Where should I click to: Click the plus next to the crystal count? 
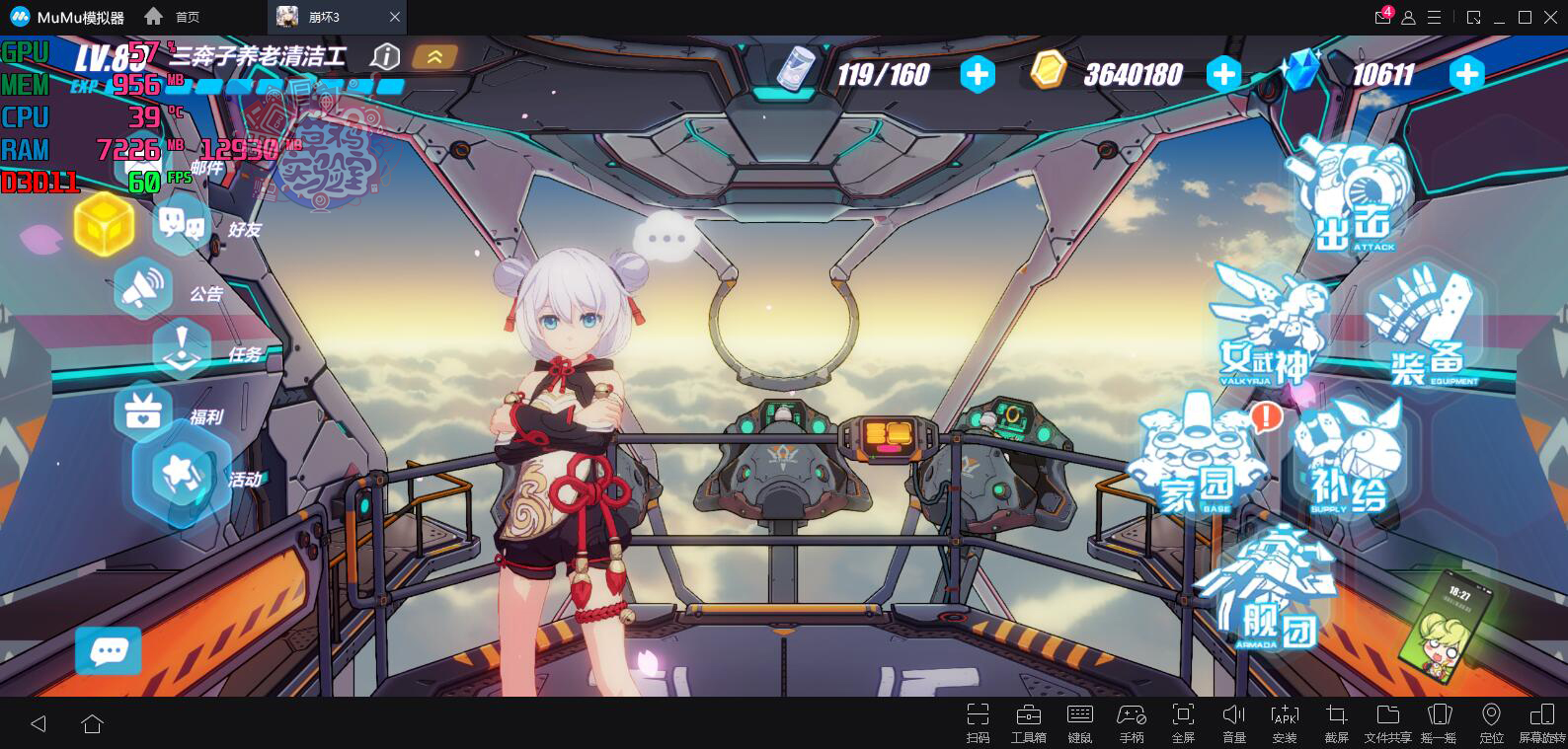click(x=1465, y=73)
